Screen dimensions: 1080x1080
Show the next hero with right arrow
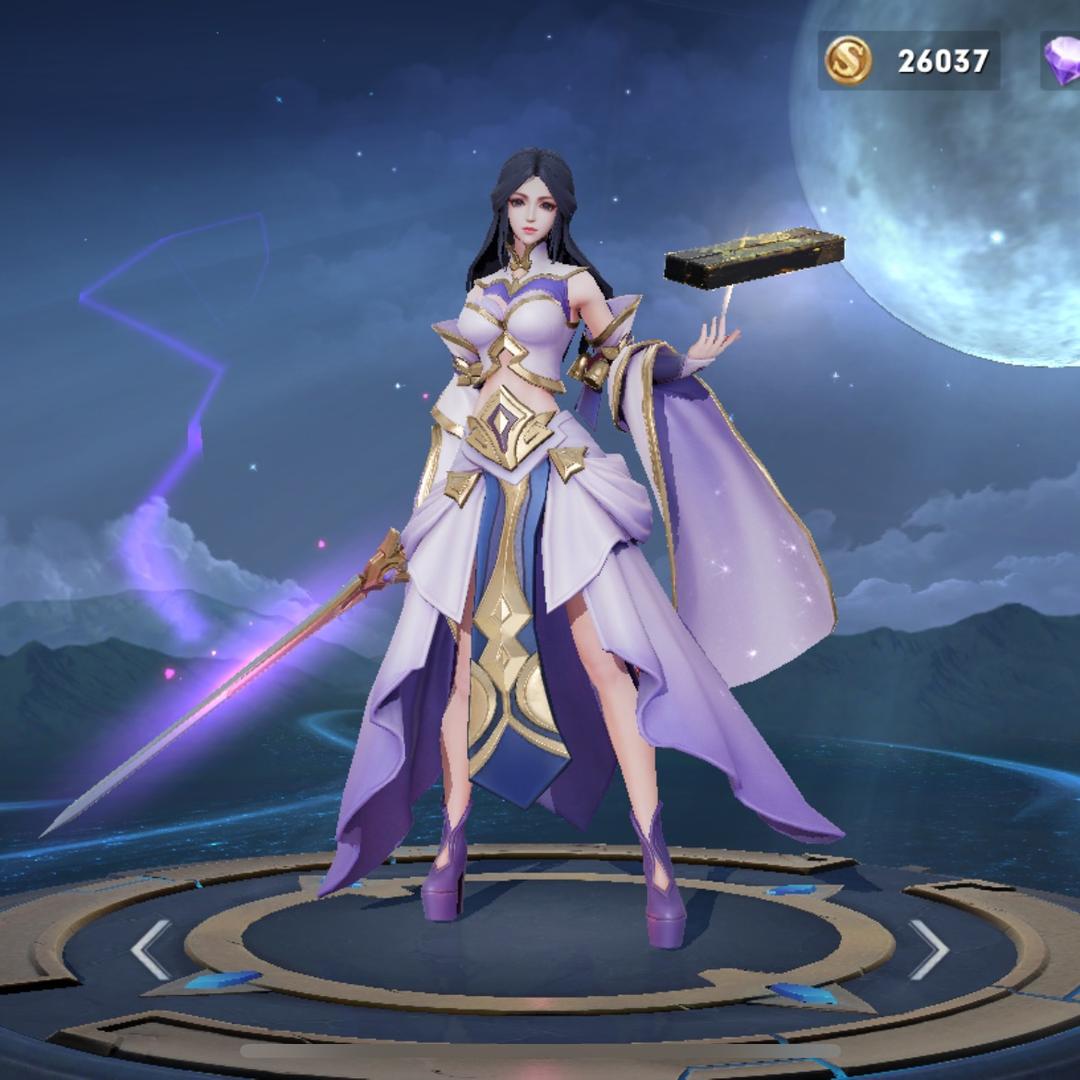(928, 949)
